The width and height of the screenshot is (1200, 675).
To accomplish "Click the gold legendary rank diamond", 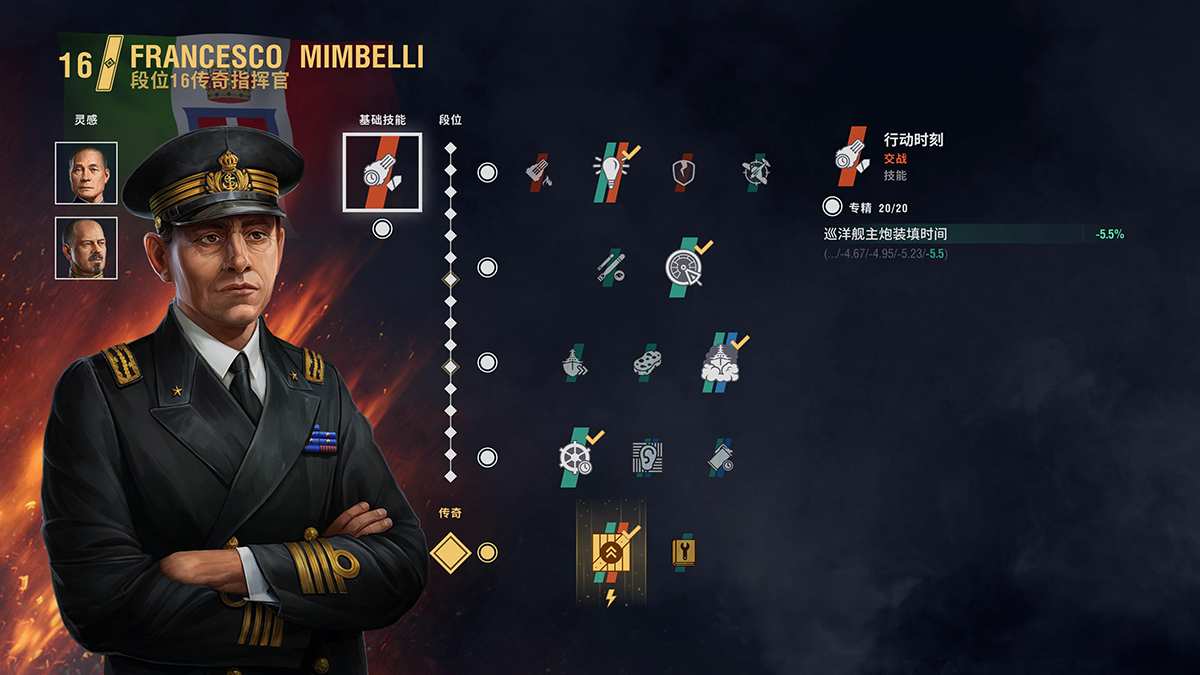I will [x=450, y=552].
